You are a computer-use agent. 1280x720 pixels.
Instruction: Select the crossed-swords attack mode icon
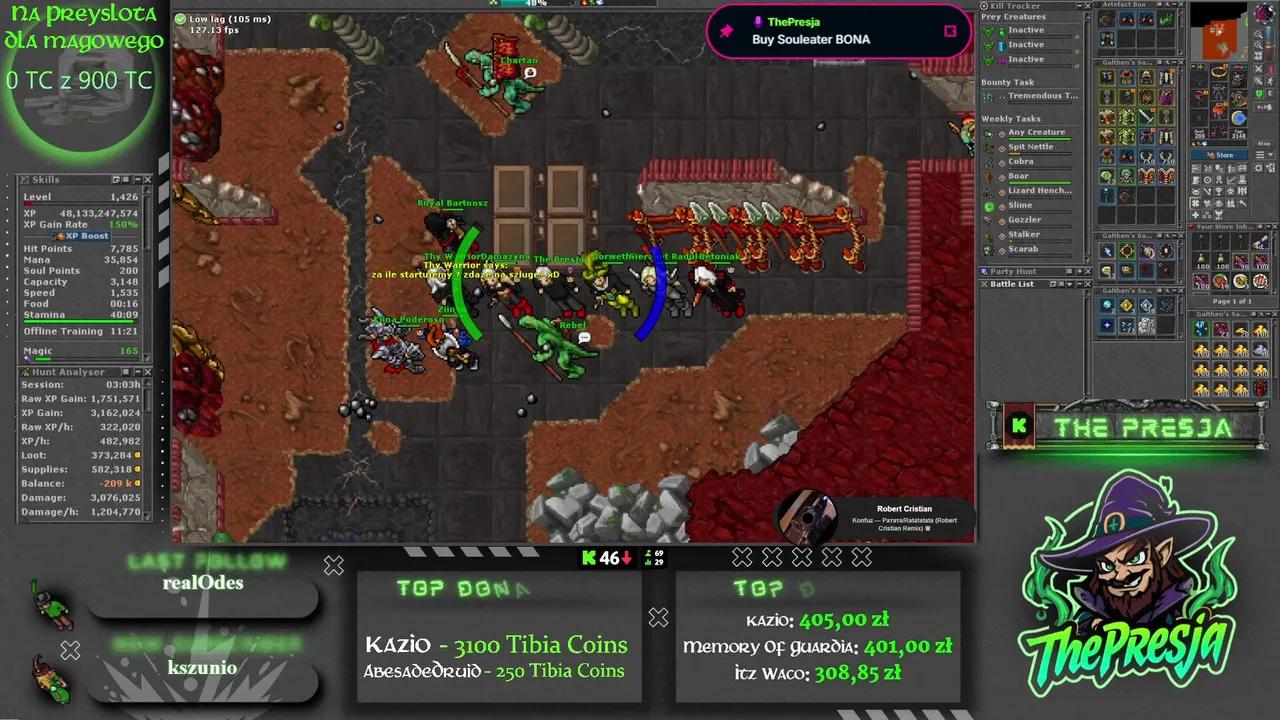1258,70
